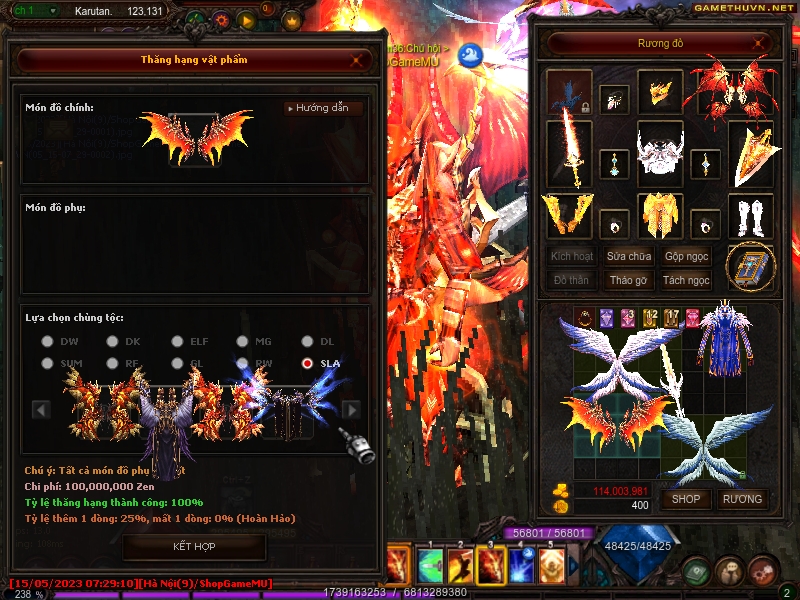
Task: Choose the ELF race radio button
Action: (x=177, y=342)
